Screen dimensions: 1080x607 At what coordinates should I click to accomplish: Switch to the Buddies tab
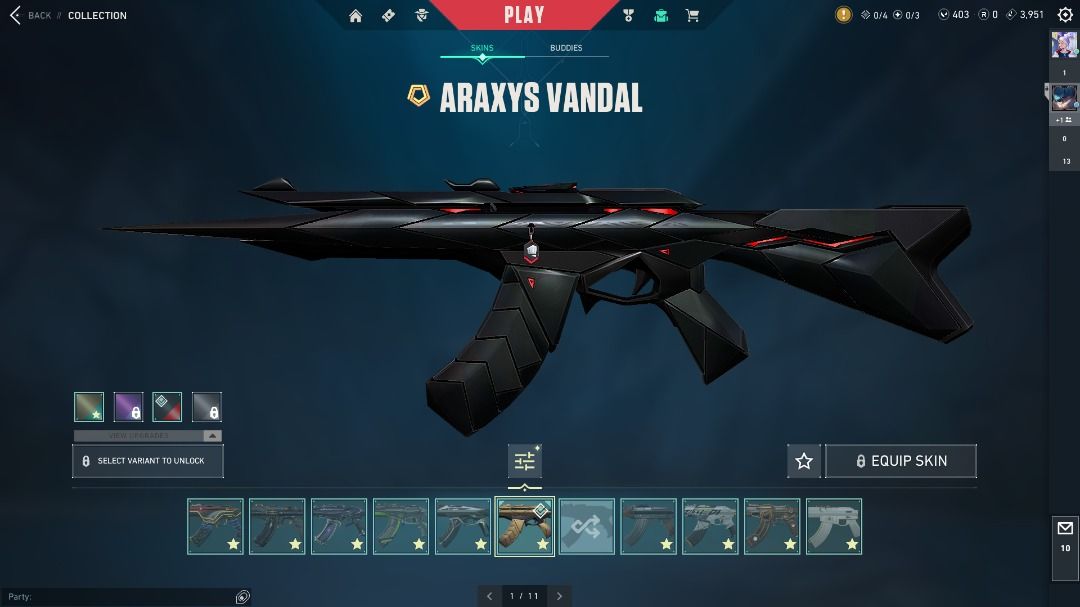click(x=566, y=48)
